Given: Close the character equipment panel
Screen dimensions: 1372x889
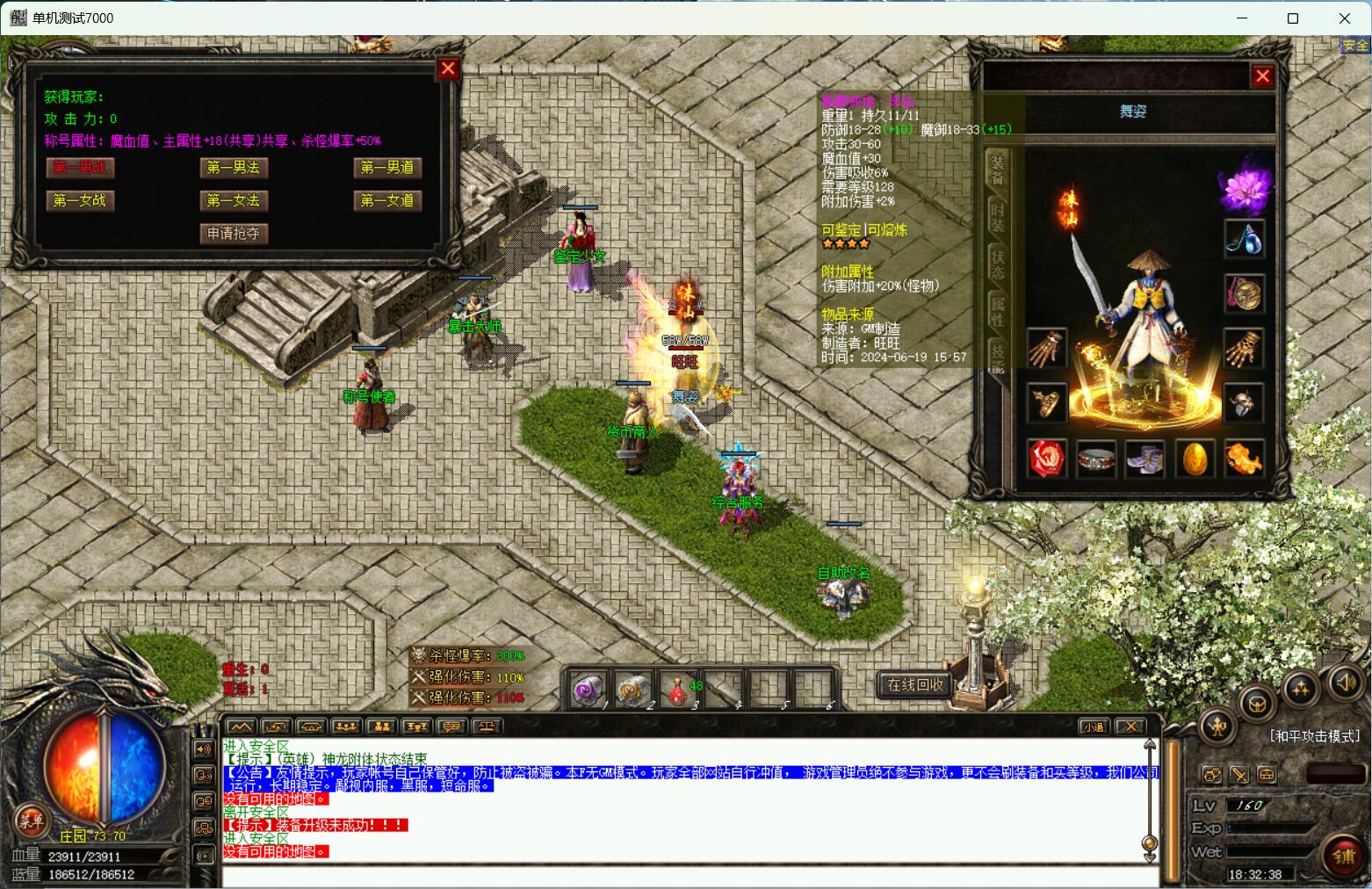Looking at the screenshot, I should [1262, 76].
